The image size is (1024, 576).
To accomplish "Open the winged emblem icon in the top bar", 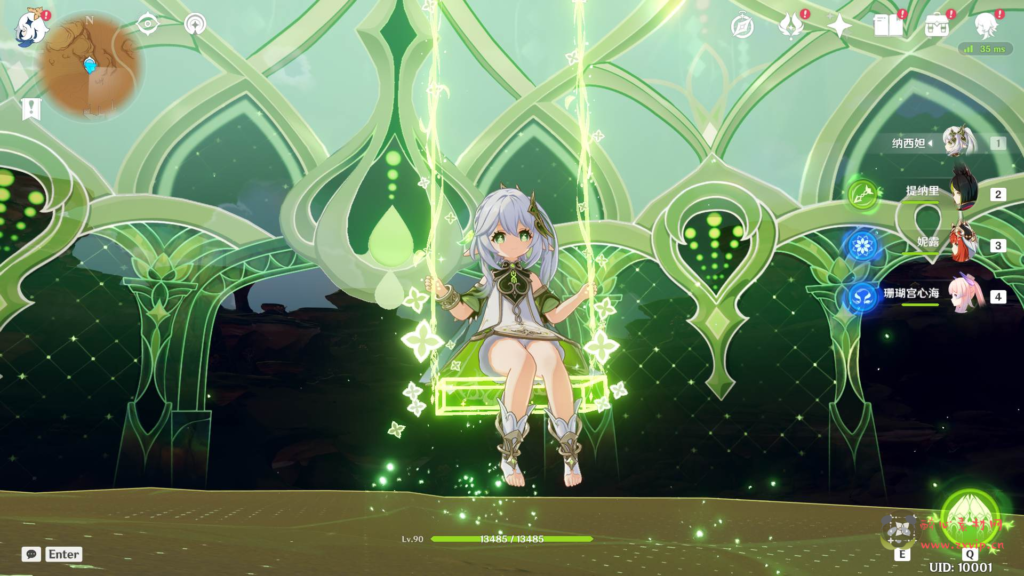I will [x=791, y=26].
